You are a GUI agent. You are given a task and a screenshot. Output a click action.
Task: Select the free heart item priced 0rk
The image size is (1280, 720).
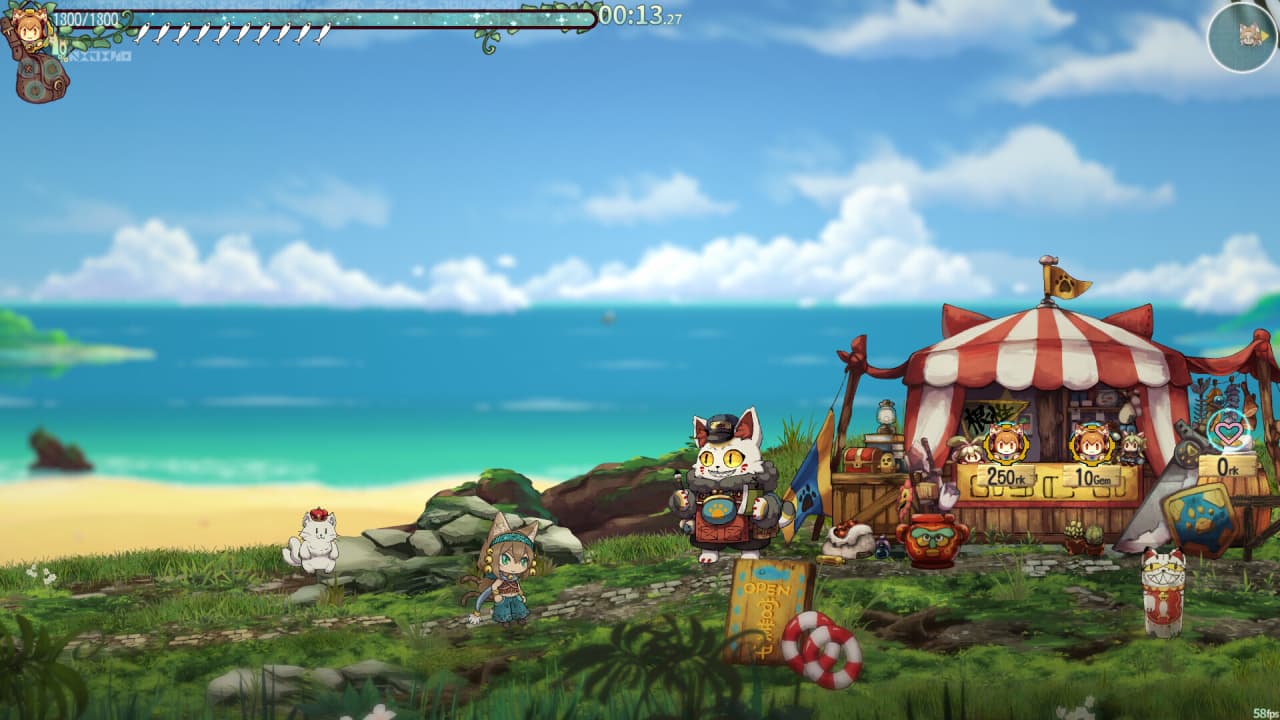tap(1228, 431)
